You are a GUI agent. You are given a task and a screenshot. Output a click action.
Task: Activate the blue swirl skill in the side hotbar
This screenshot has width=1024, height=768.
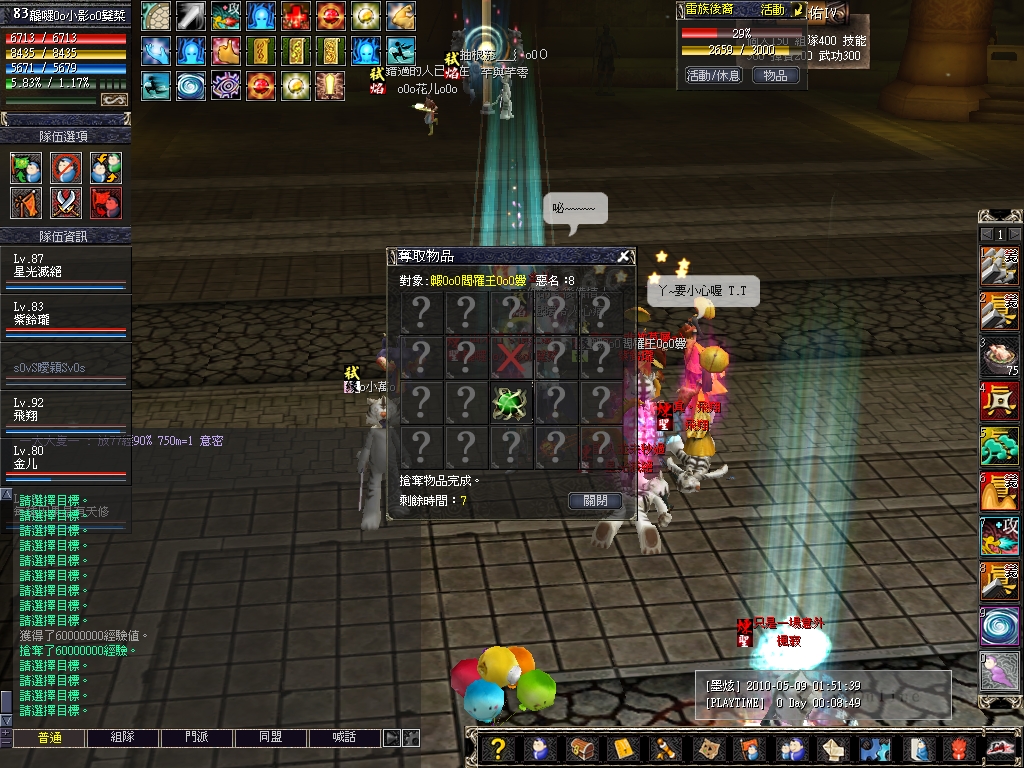(x=1000, y=626)
